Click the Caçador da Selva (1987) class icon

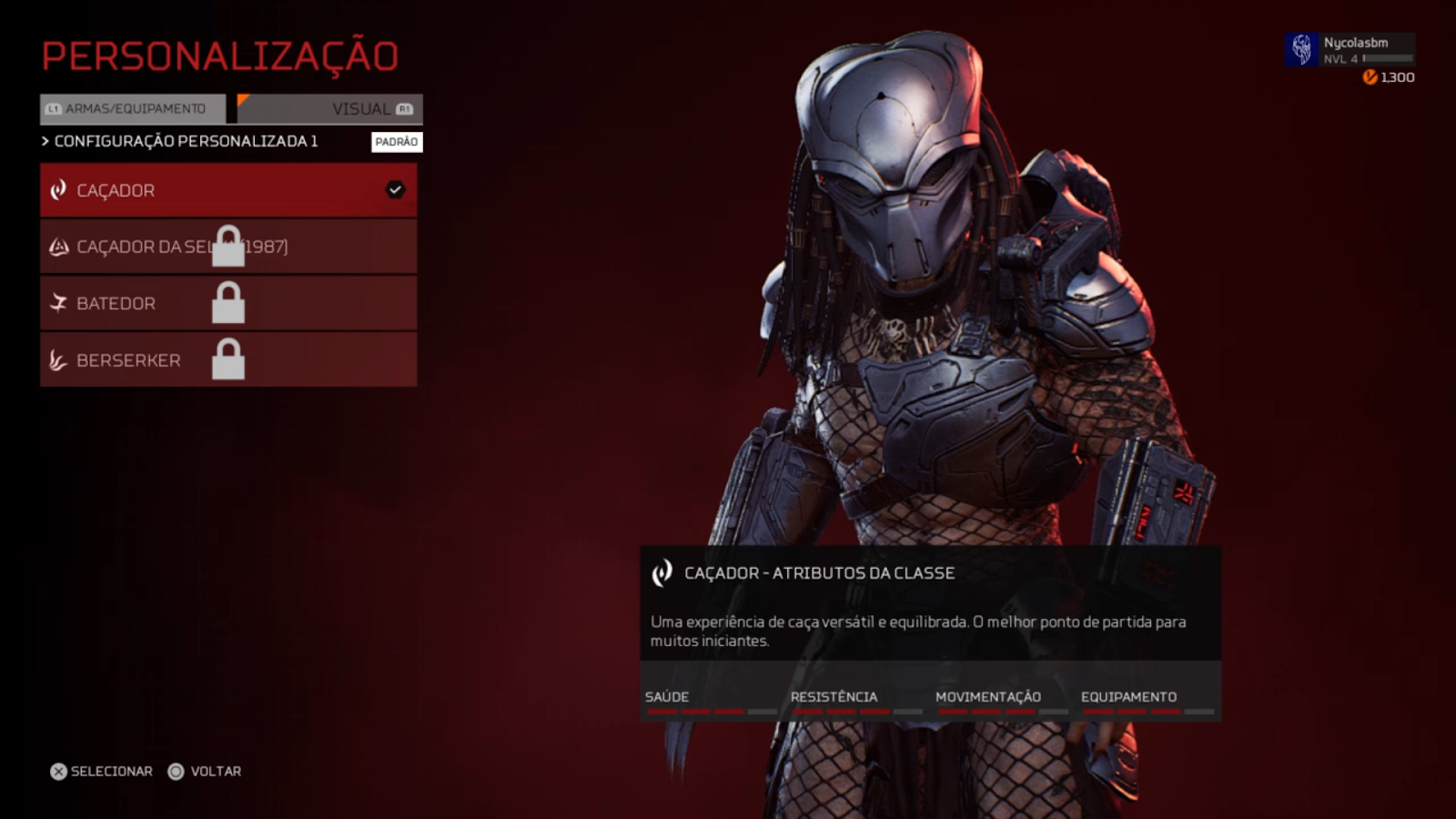(56, 246)
